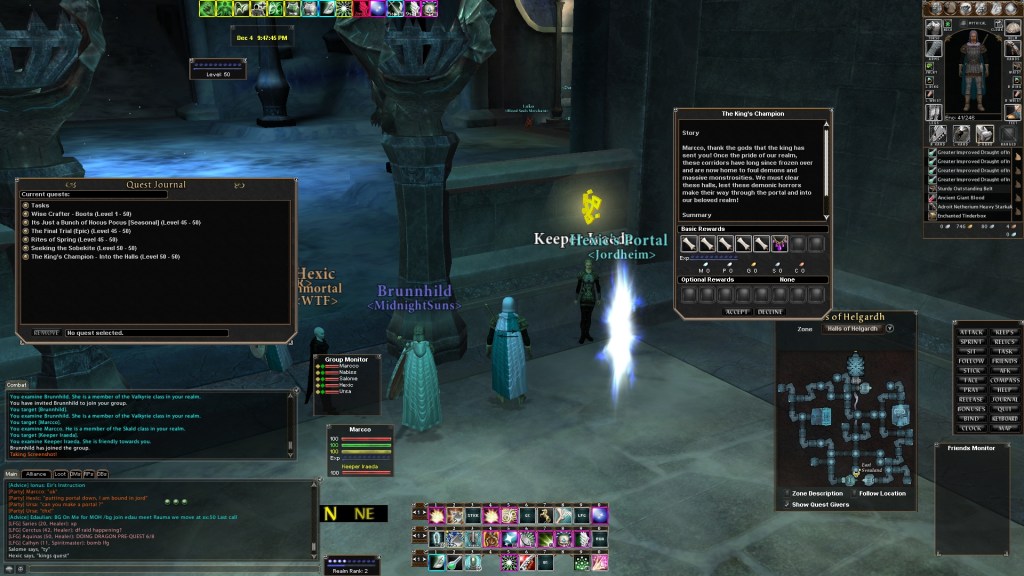1024x576 pixels.
Task: Click the Compass command button
Action: tap(1006, 380)
